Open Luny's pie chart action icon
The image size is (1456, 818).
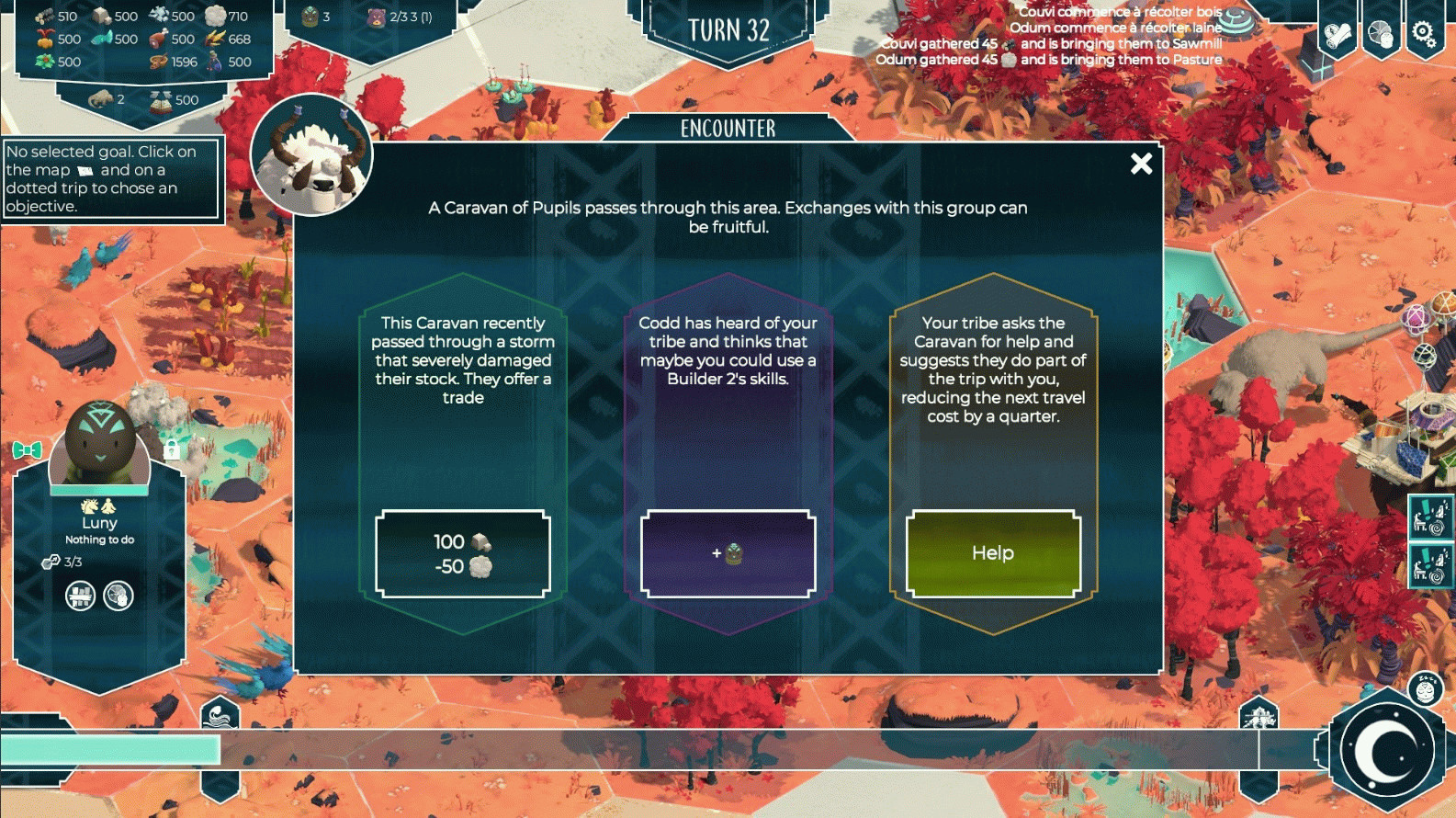pos(119,596)
